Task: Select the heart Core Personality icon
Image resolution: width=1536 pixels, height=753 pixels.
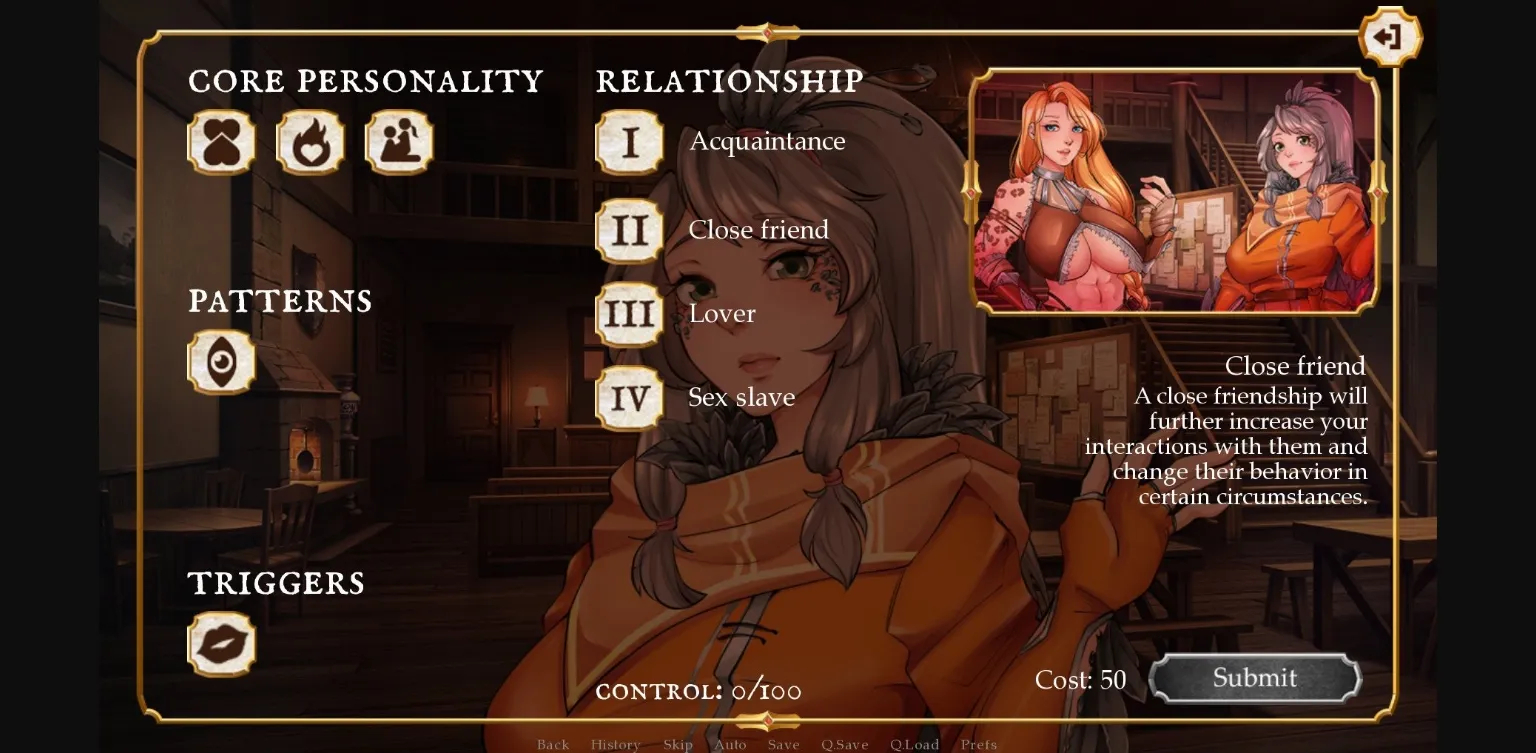Action: point(221,143)
